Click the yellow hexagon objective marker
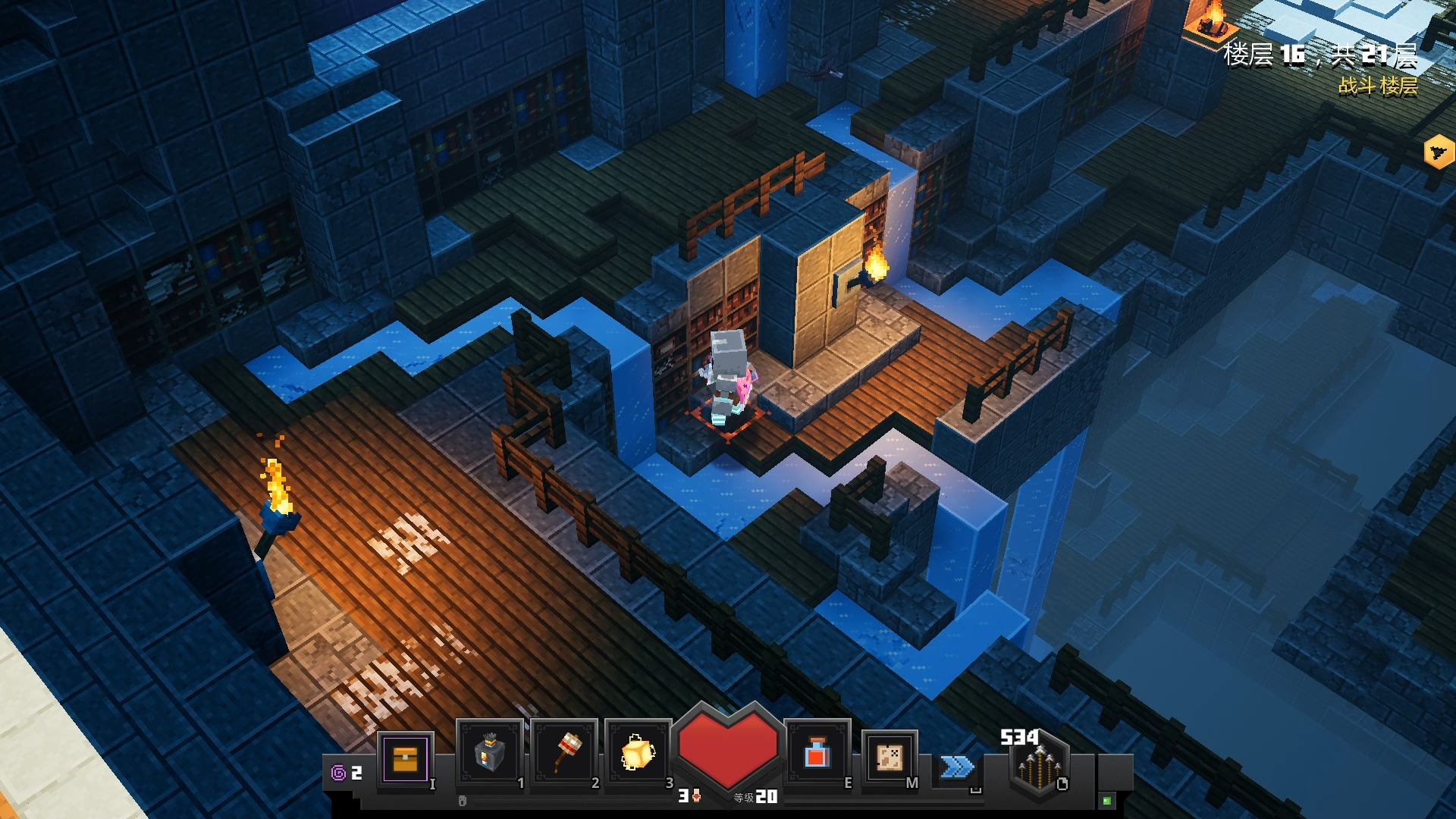Screen dimensions: 1456x819 pyautogui.click(x=1439, y=152)
